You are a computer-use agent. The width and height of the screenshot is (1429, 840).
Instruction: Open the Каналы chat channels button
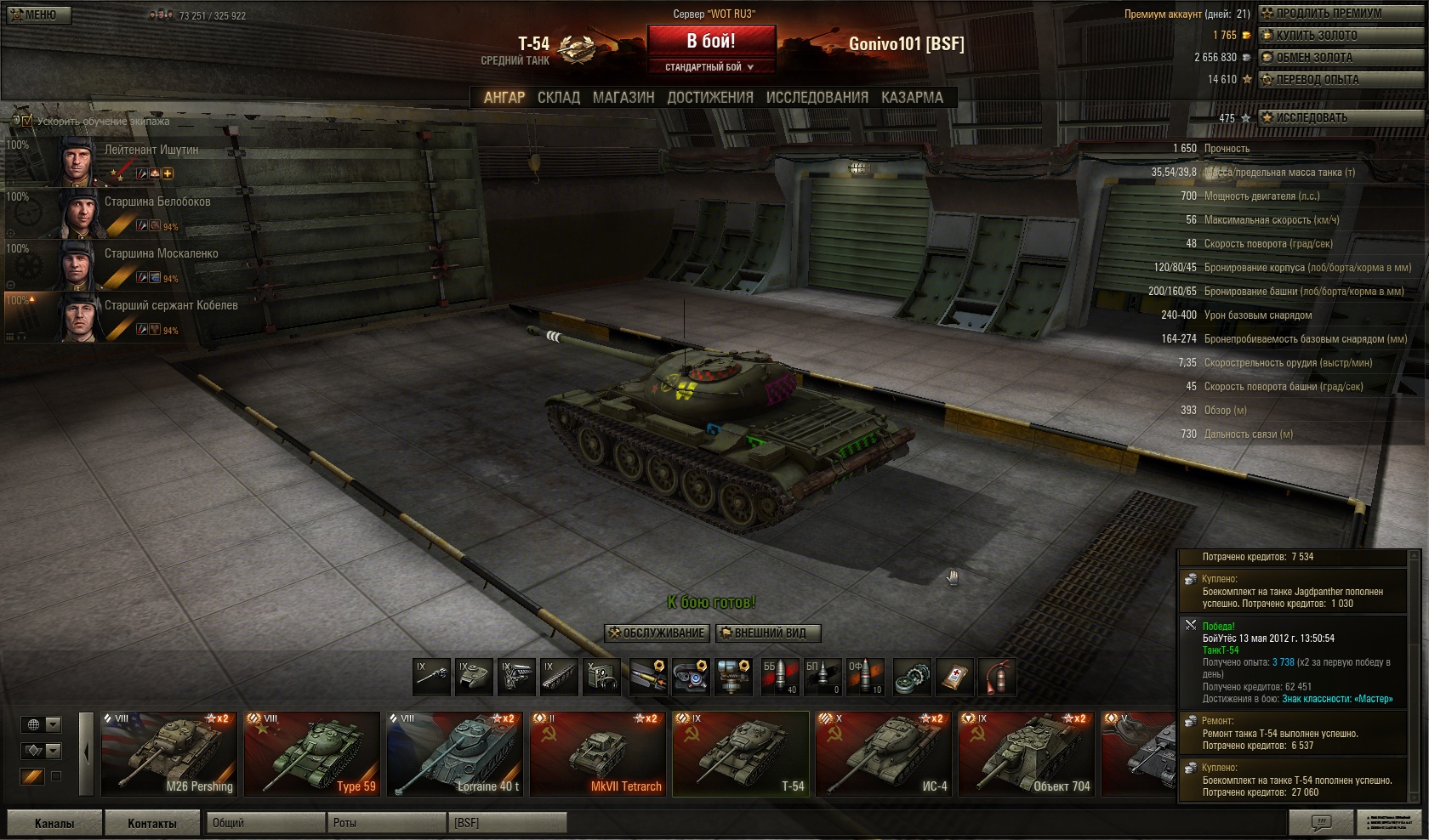(54, 823)
